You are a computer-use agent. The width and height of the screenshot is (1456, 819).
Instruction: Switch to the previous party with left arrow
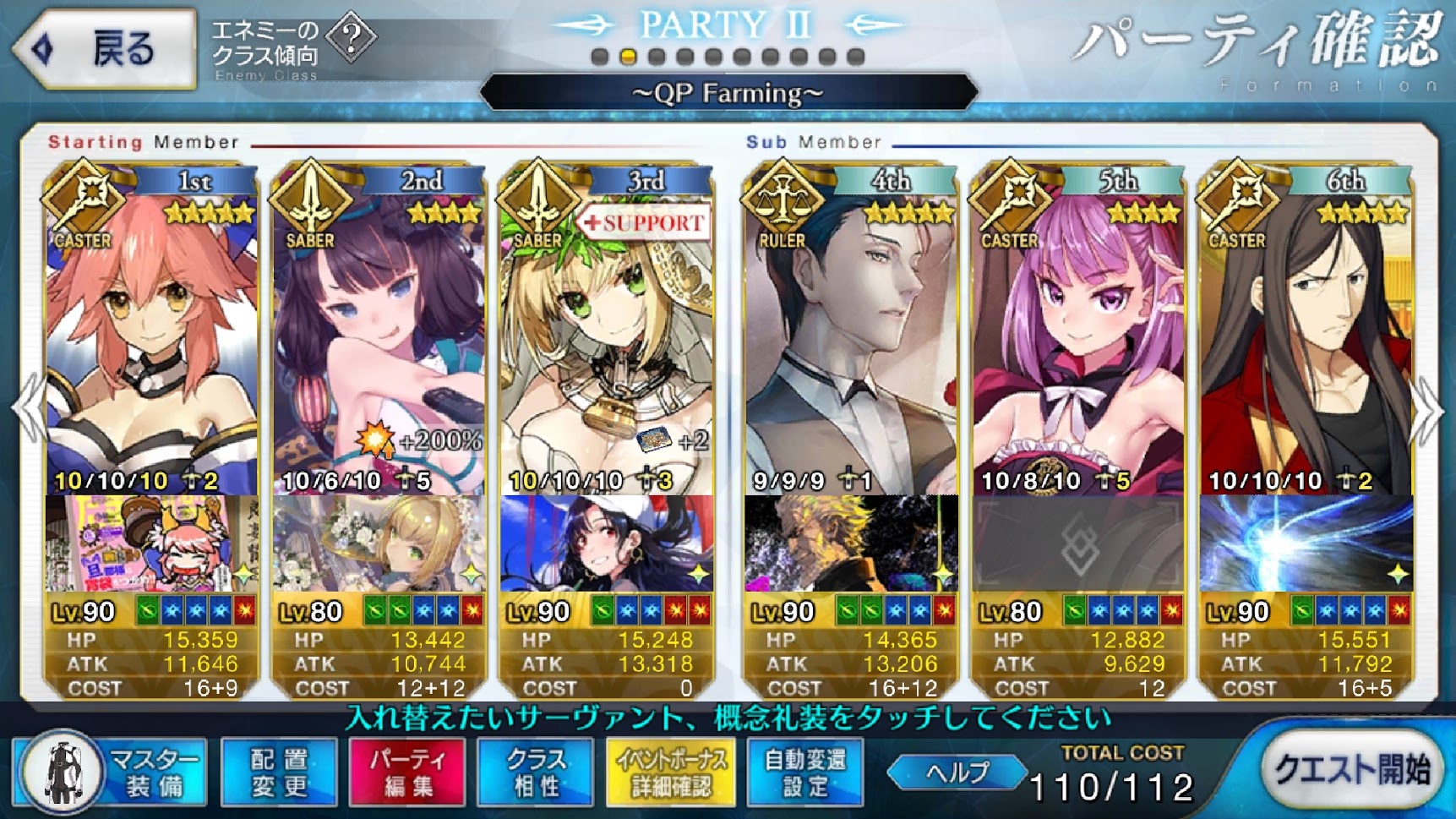(x=30, y=412)
